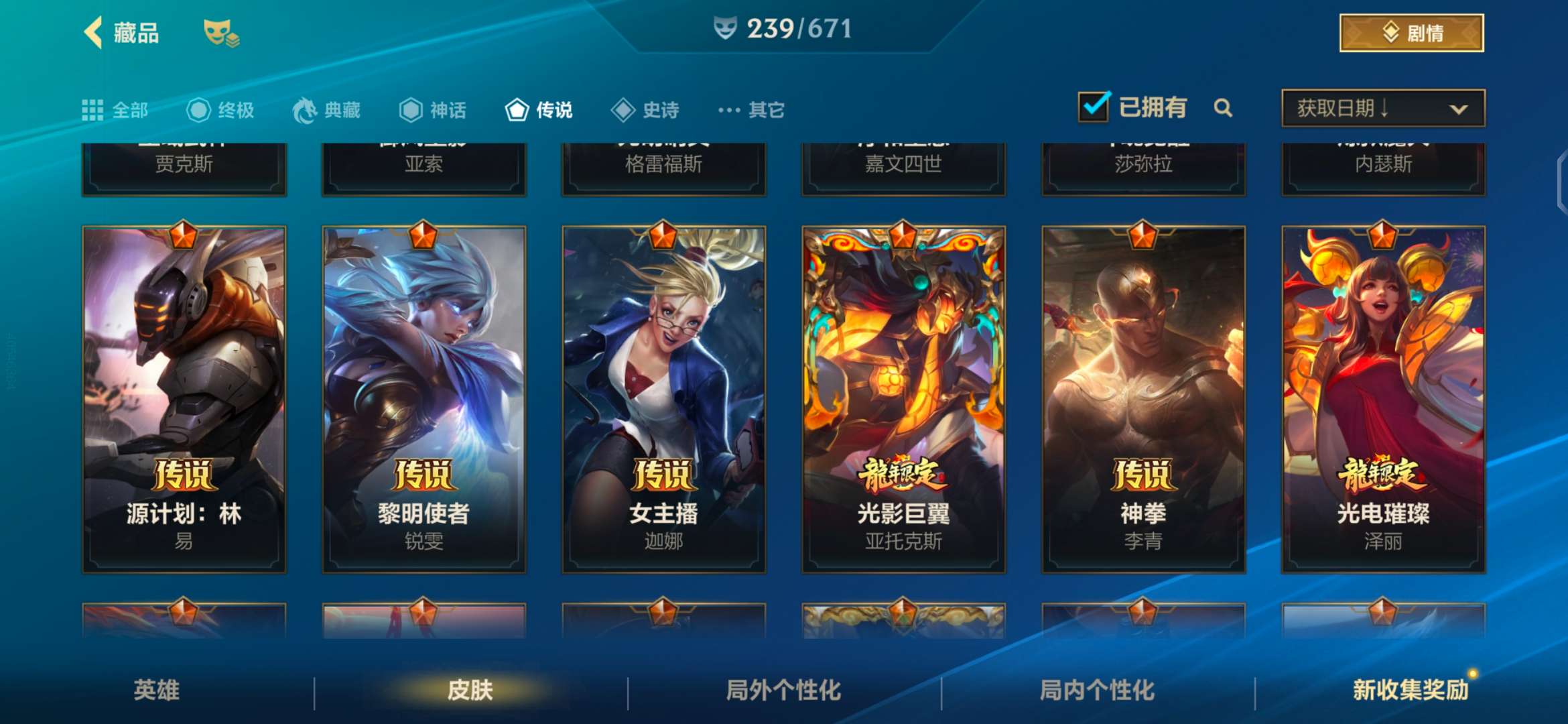The image size is (1568, 724).
Task: Filter skins by 终极 rarity
Action: [x=220, y=110]
